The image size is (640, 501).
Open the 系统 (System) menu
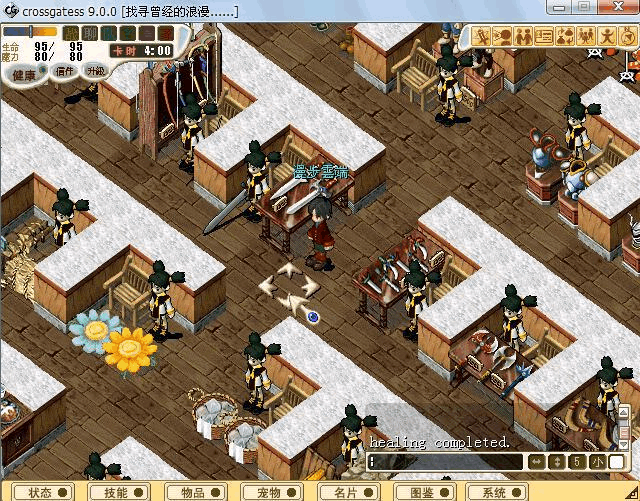point(499,492)
